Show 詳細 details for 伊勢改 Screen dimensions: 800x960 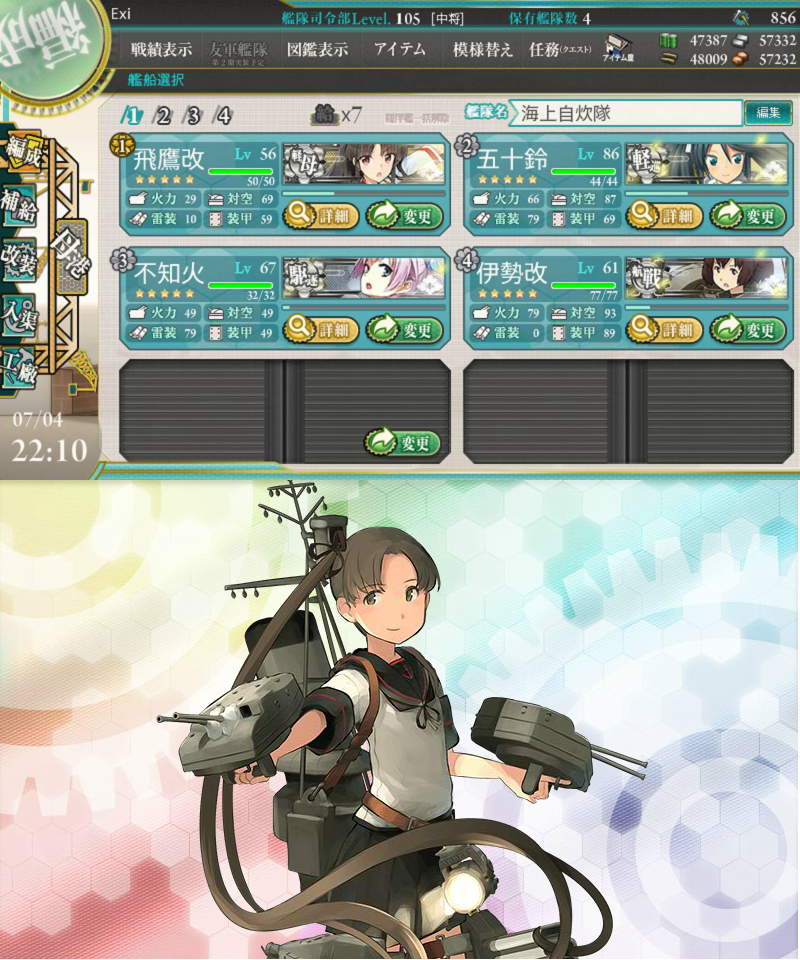666,329
